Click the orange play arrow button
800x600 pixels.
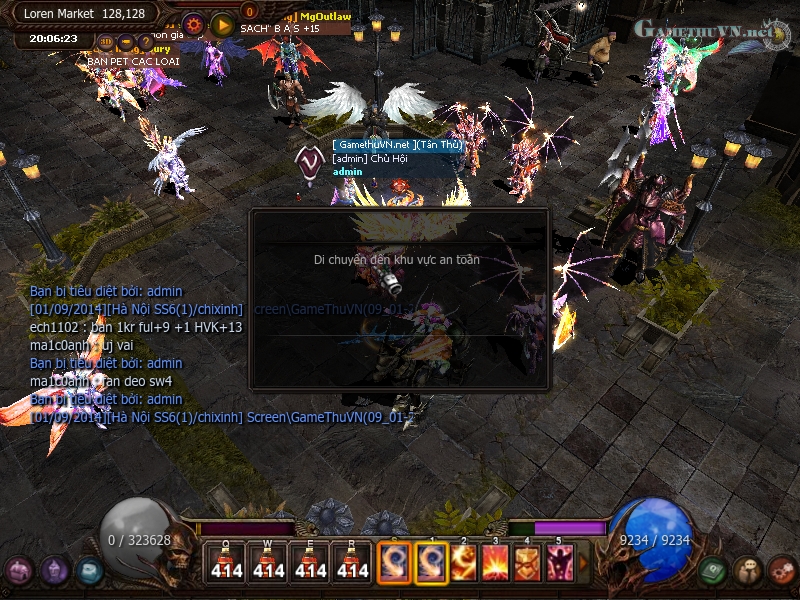[222, 24]
